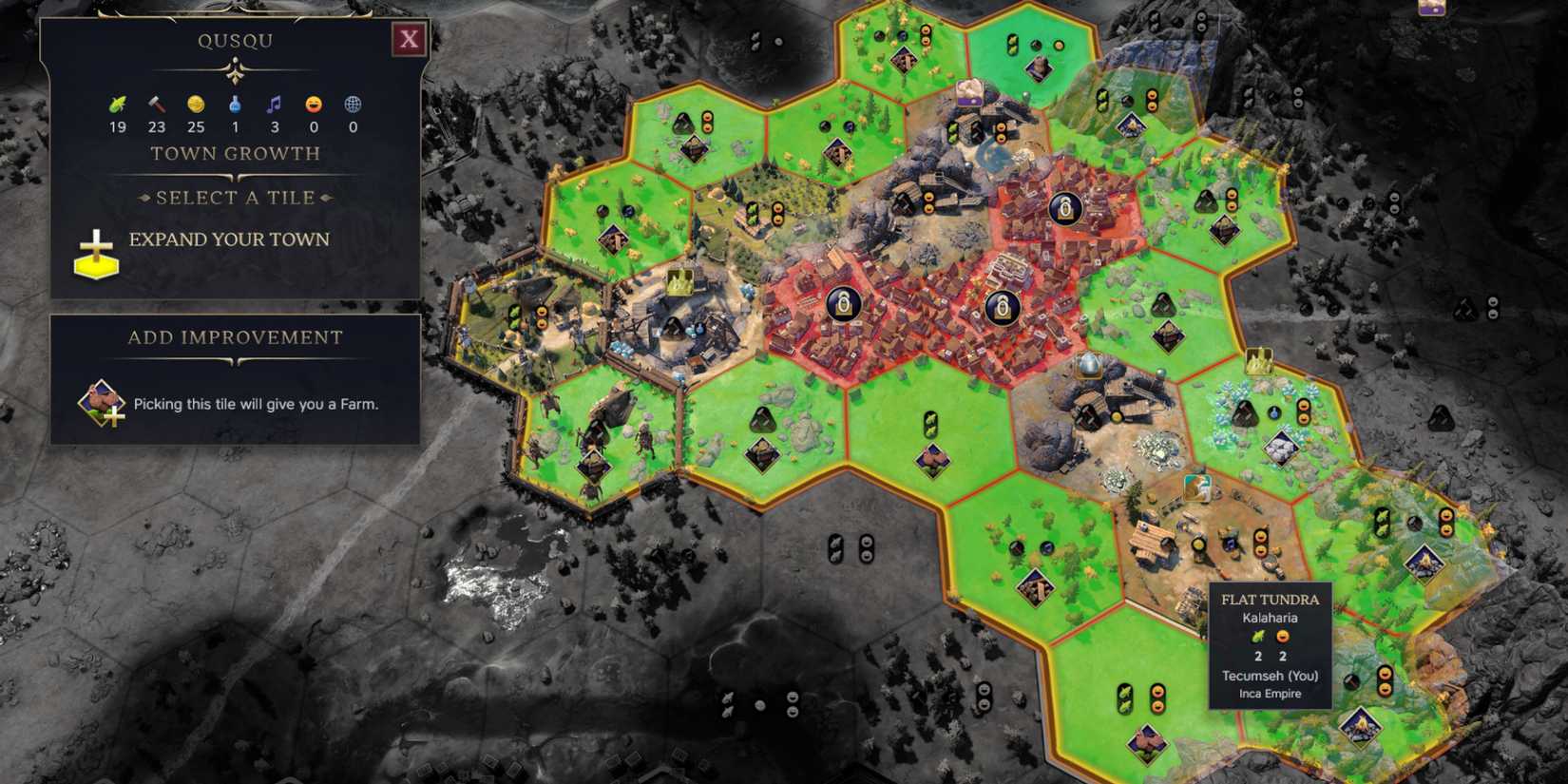Image resolution: width=1568 pixels, height=784 pixels.
Task: Click the ADD IMPROVEMENT panel header
Action: pyautogui.click(x=234, y=336)
